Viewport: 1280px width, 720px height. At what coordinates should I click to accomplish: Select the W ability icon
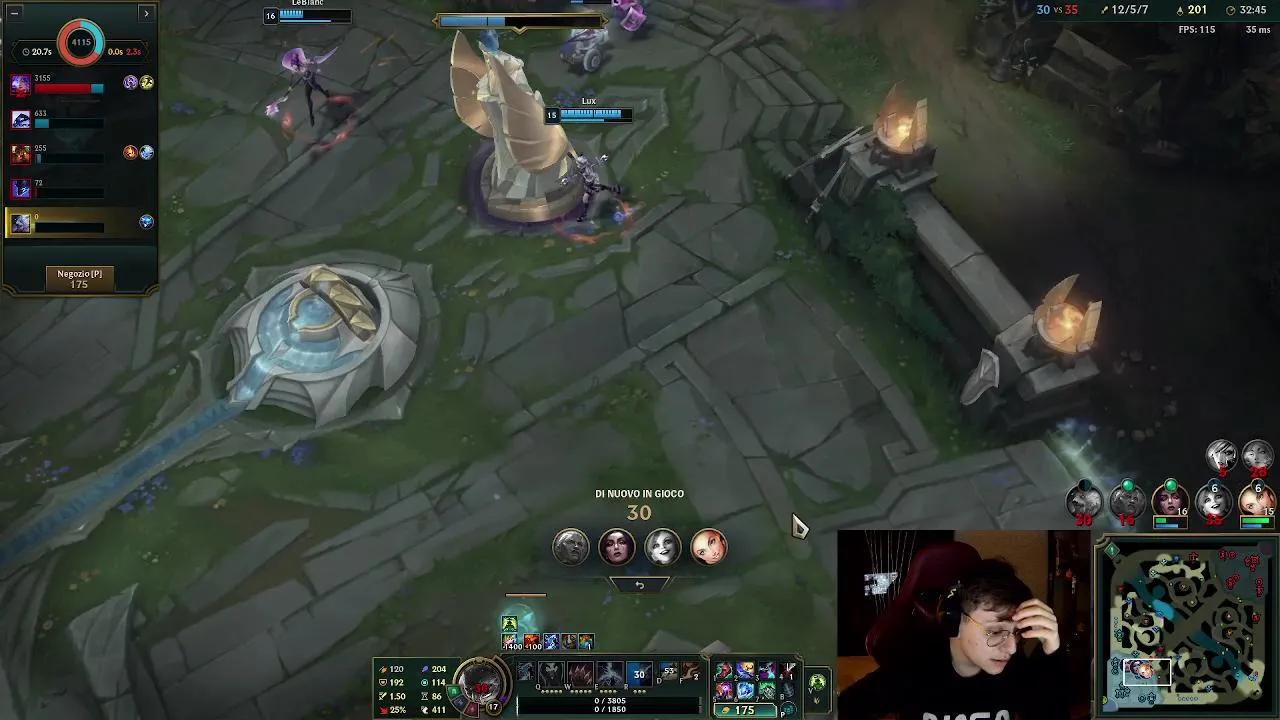[x=580, y=670]
